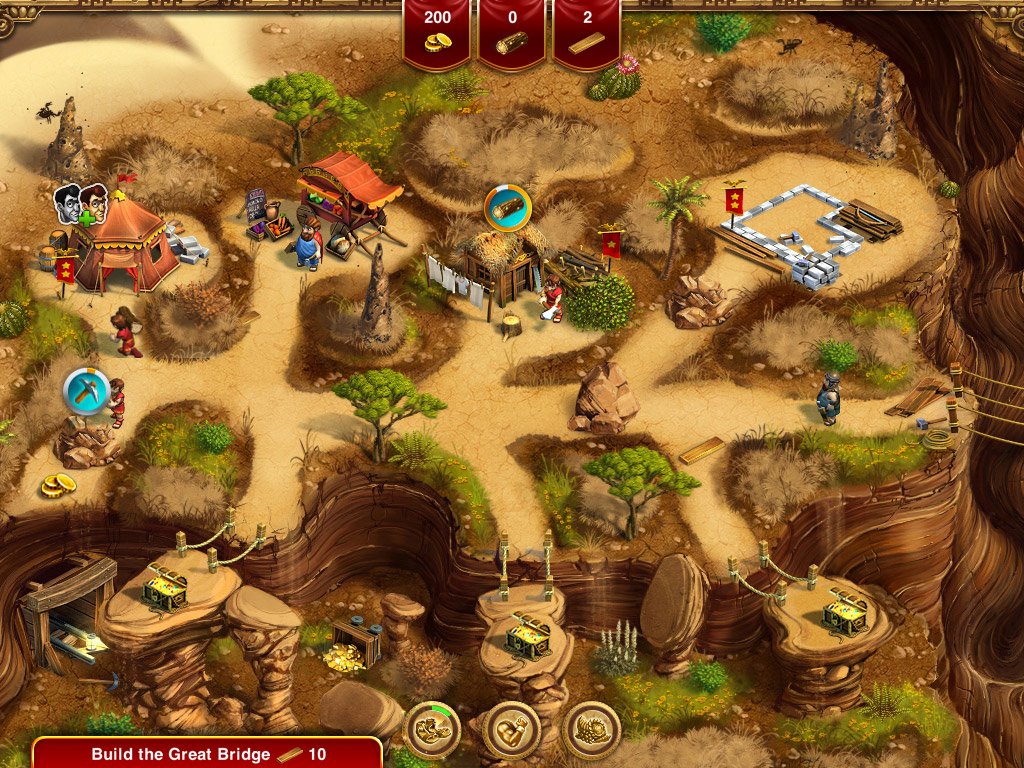Add a worker via the faces plus icon
This screenshot has height=768, width=1024.
tap(81, 204)
